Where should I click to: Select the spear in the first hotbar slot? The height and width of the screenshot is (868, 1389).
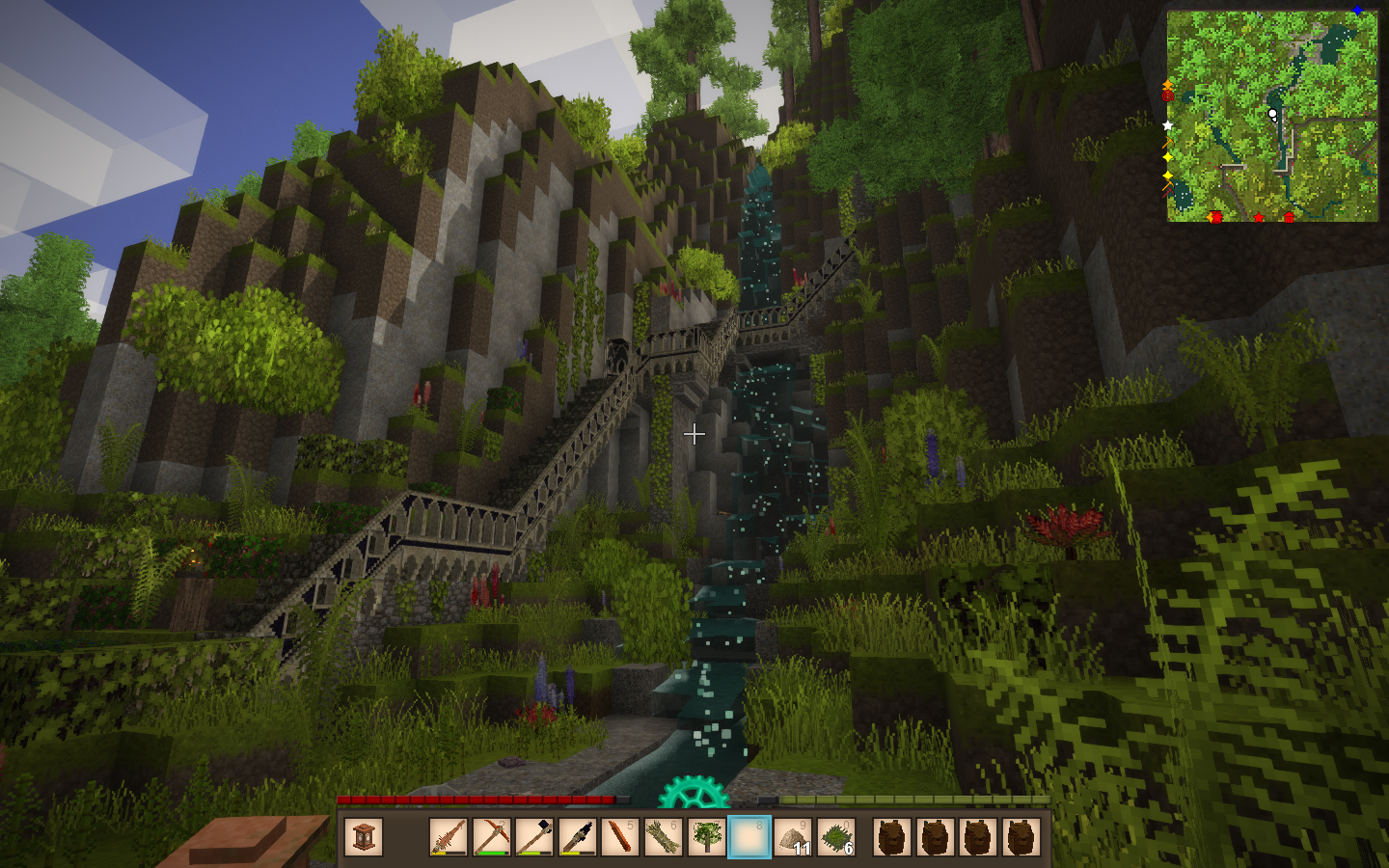click(448, 837)
